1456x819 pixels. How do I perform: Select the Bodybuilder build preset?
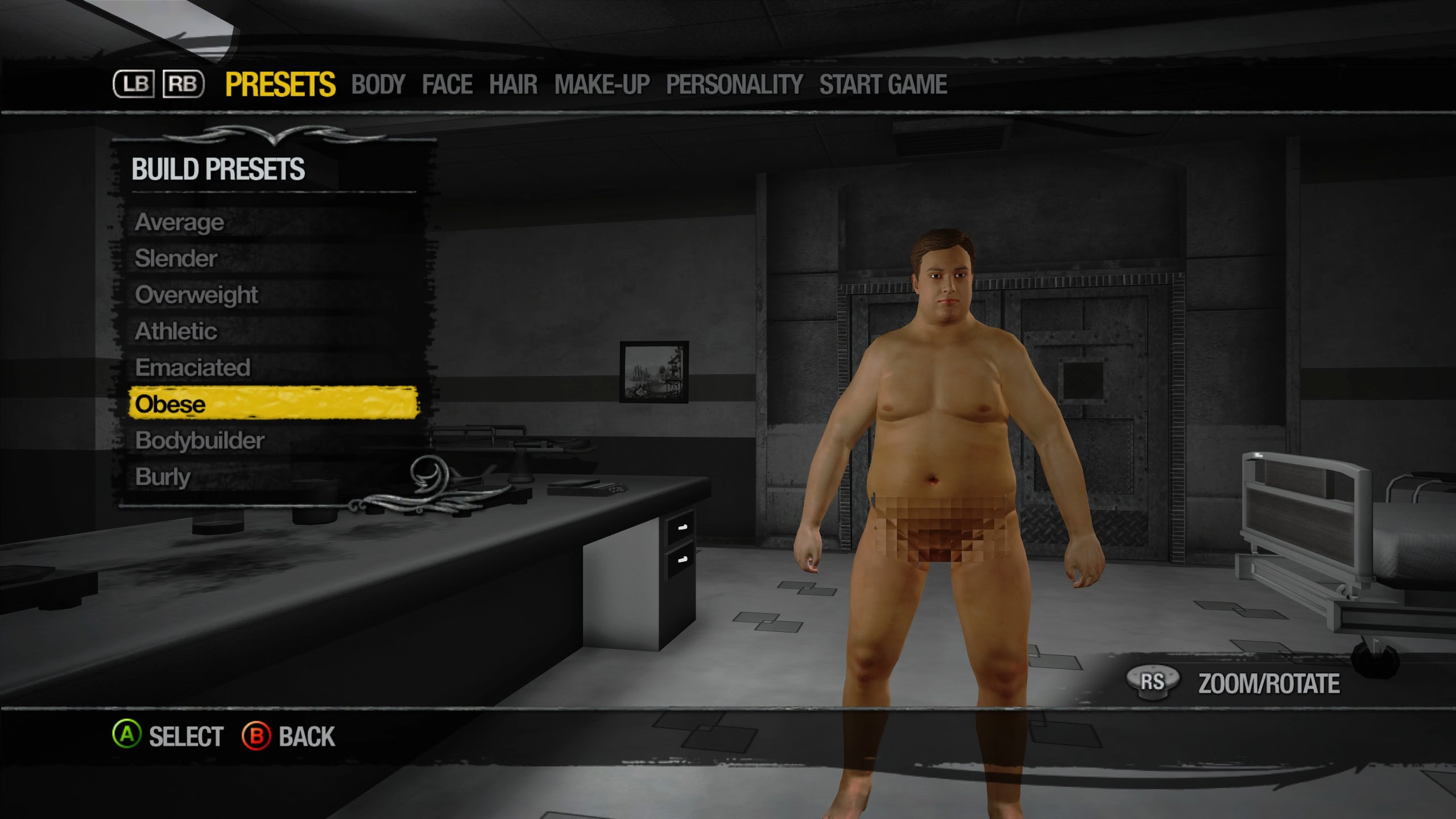(200, 441)
